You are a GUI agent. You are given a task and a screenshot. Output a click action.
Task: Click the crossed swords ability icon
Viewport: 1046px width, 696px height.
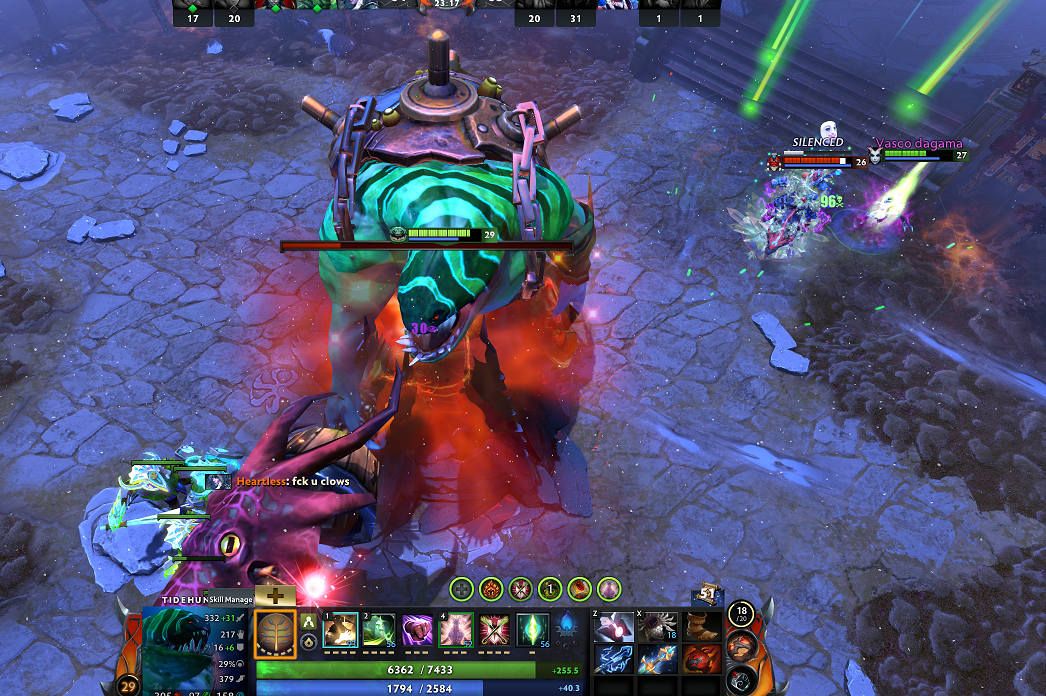click(494, 631)
